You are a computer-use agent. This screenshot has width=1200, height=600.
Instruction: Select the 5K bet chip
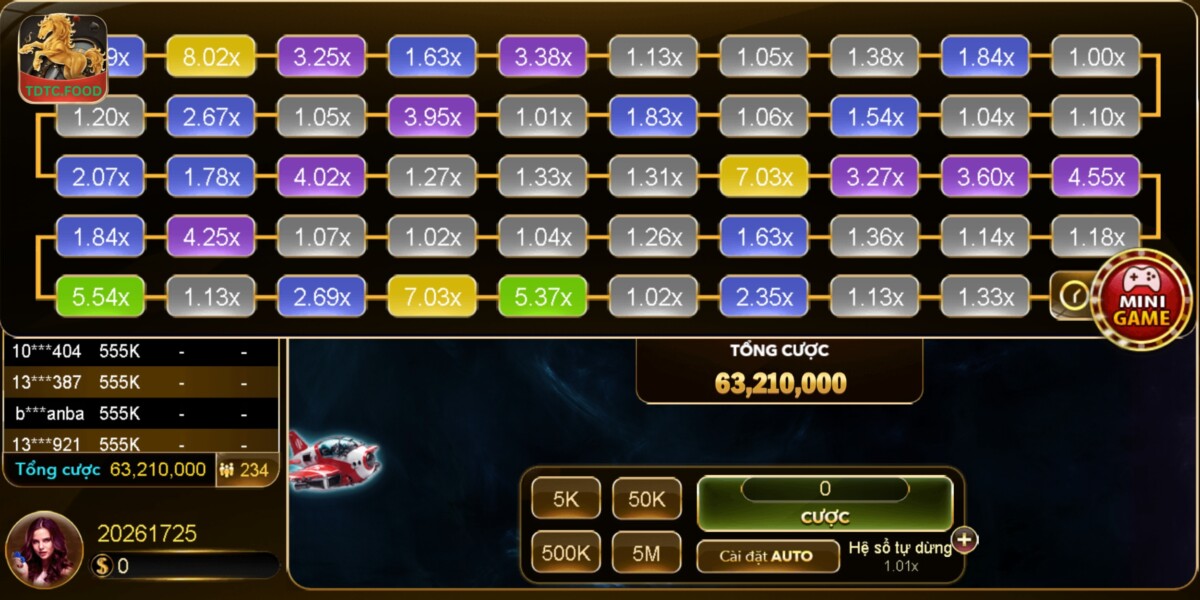tap(566, 498)
